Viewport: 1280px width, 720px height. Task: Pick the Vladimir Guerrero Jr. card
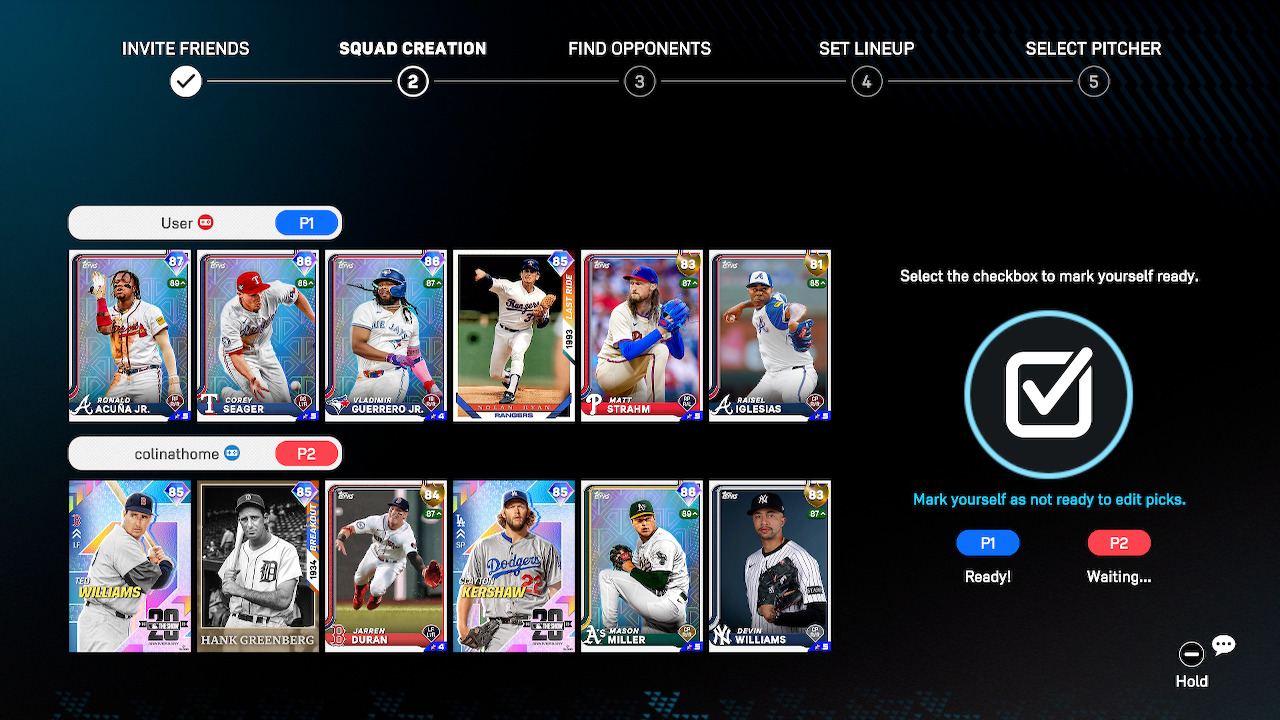386,336
